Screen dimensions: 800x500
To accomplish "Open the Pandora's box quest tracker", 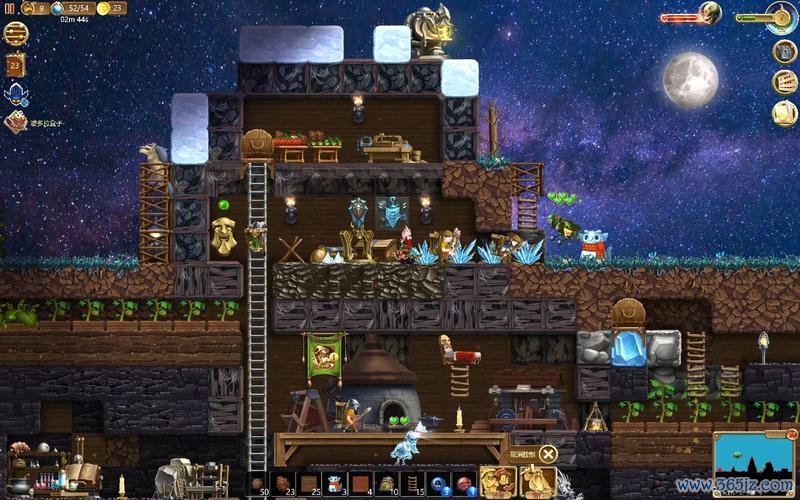I will [x=15, y=122].
